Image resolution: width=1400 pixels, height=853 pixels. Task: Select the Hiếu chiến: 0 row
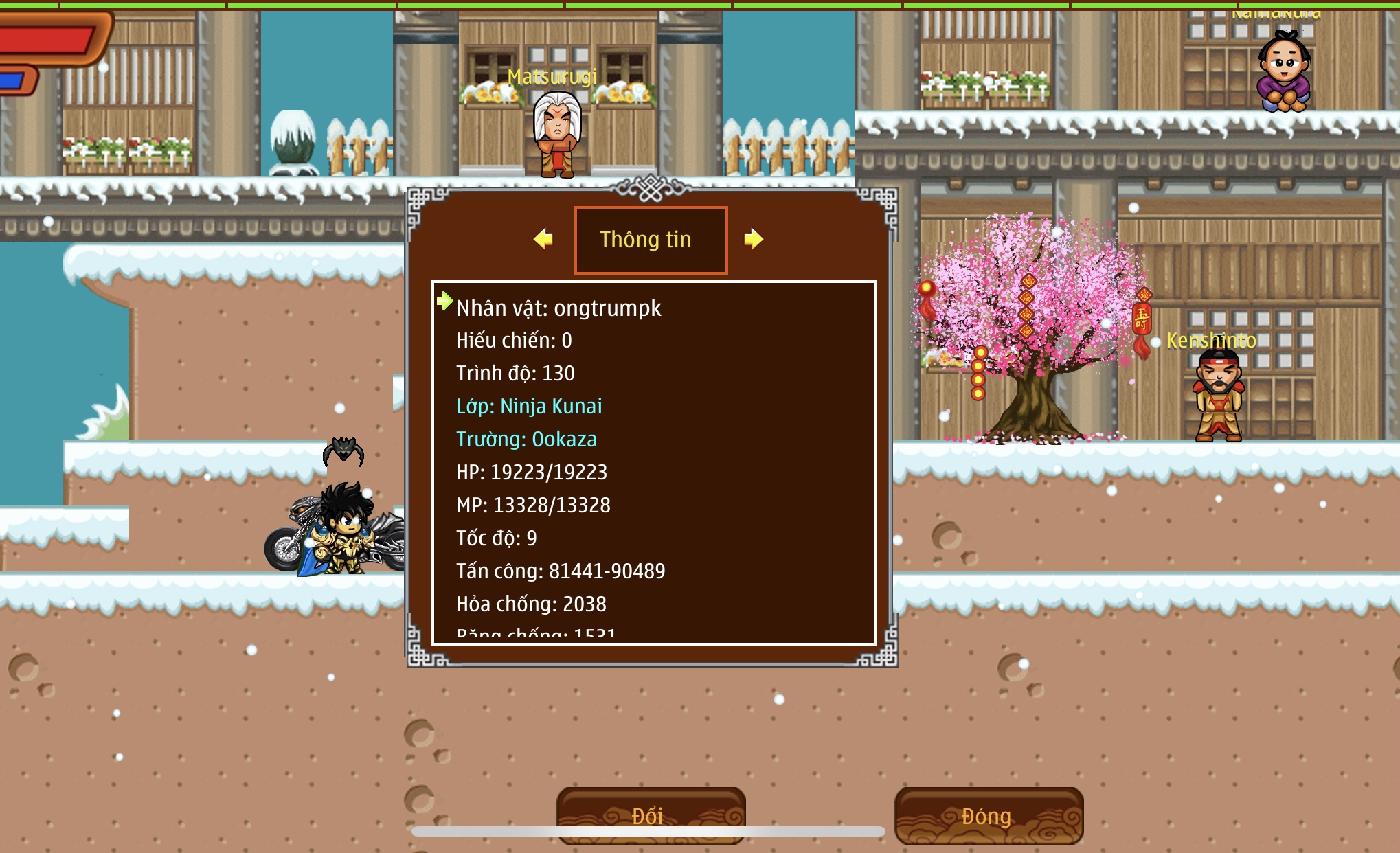(x=514, y=340)
